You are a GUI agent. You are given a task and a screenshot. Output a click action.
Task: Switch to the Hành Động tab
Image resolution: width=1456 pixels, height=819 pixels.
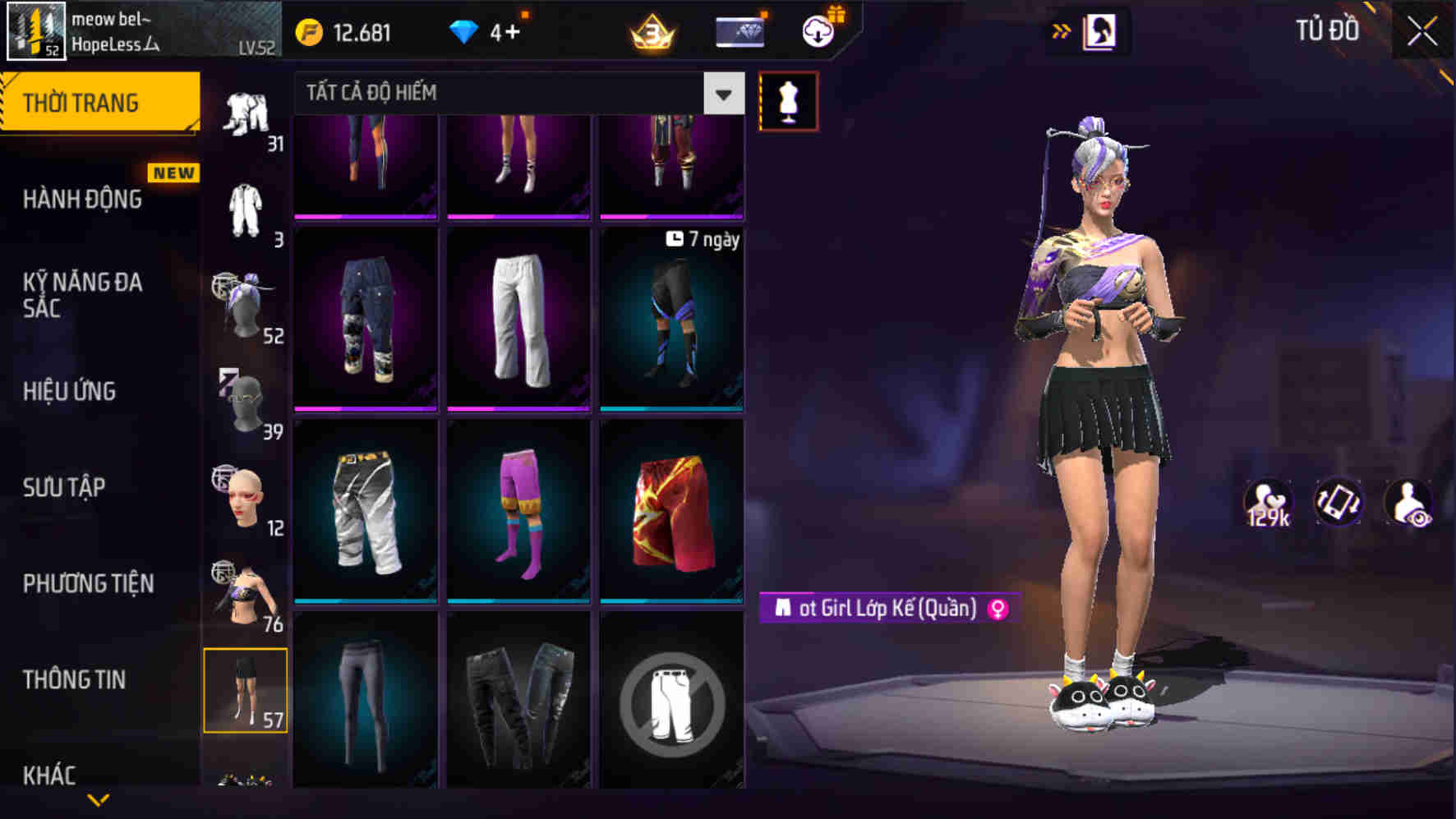coord(82,199)
